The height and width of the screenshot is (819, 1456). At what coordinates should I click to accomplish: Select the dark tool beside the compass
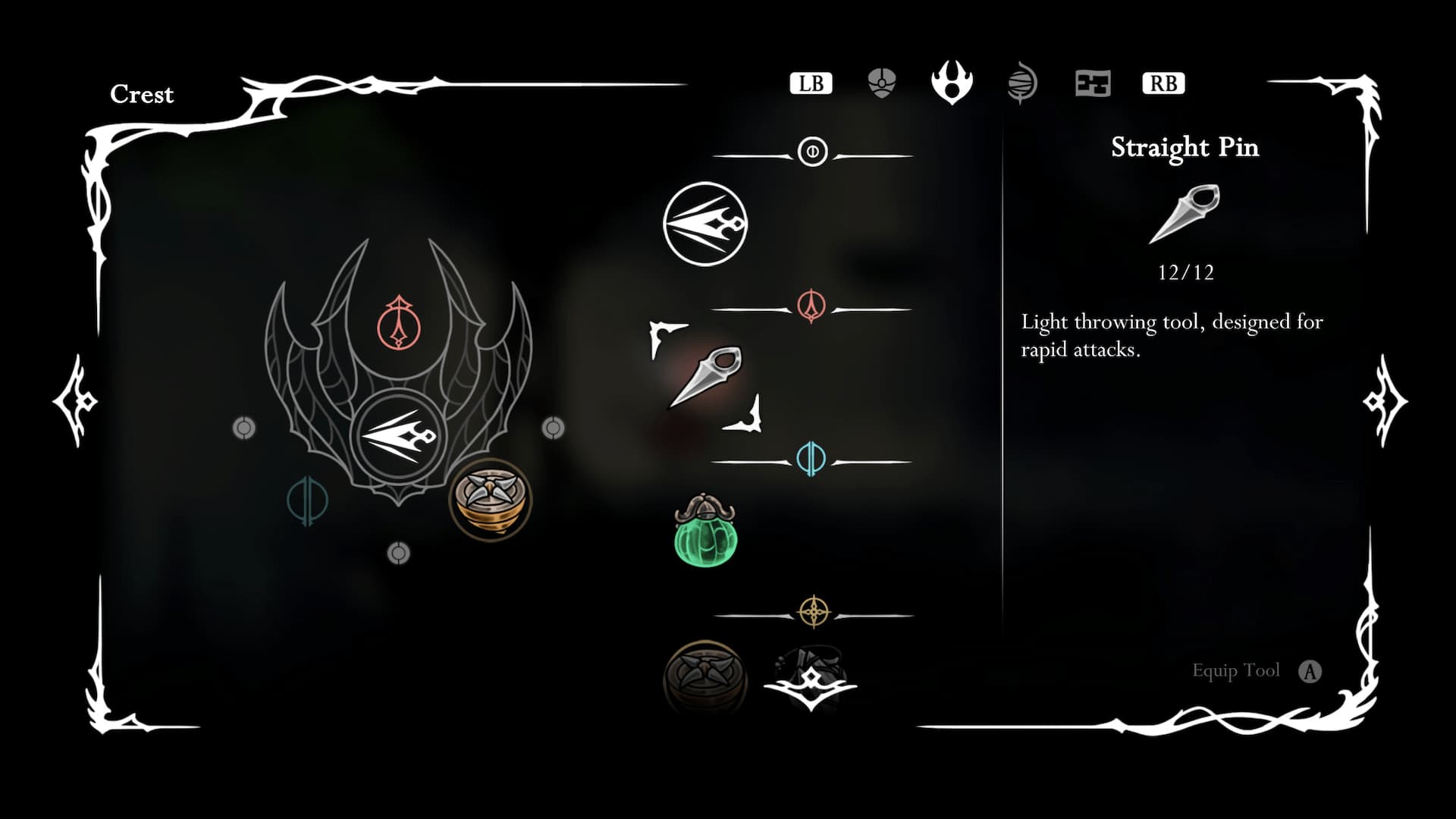click(810, 676)
